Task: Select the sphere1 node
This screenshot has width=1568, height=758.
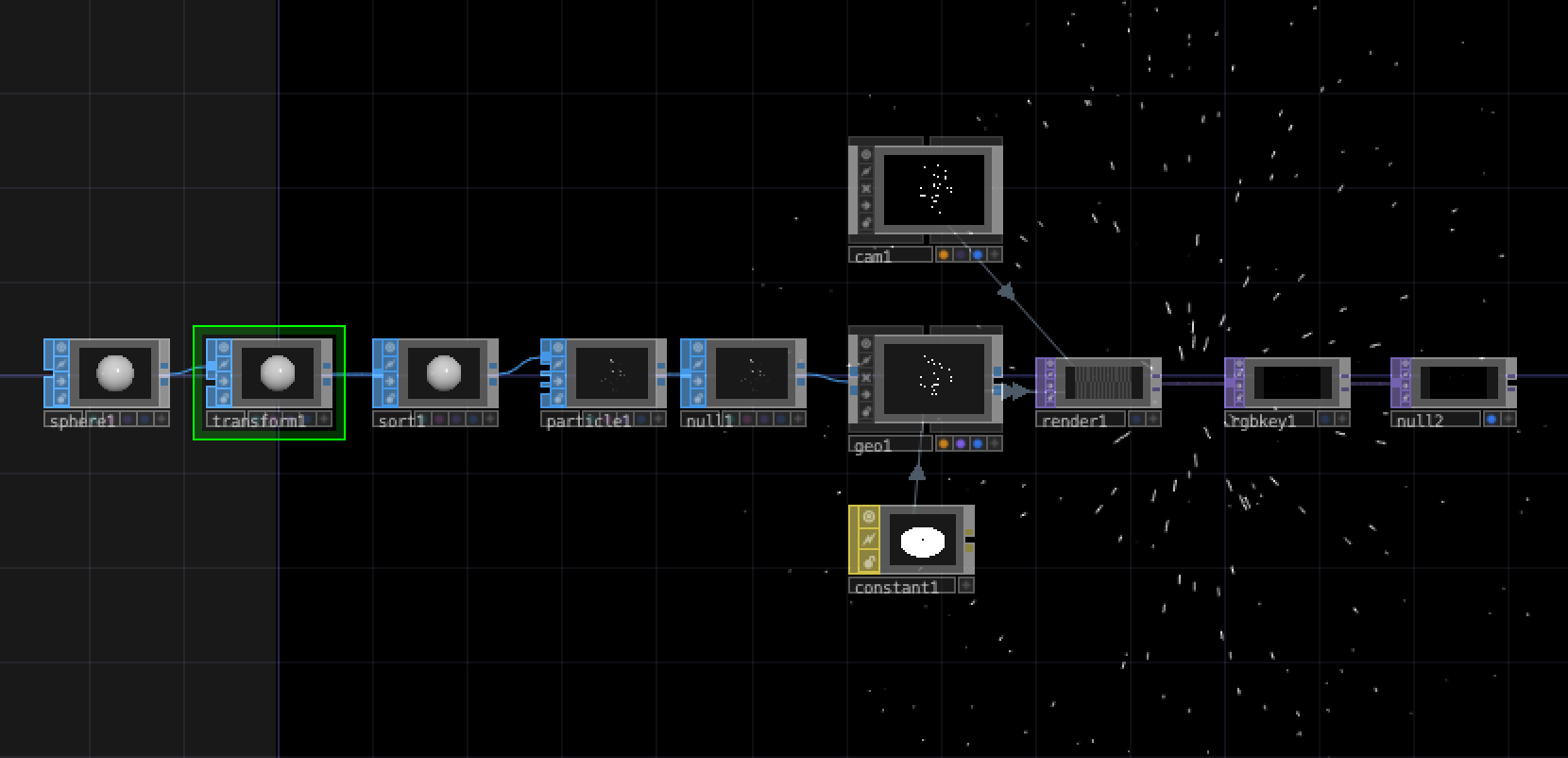Action: point(115,373)
